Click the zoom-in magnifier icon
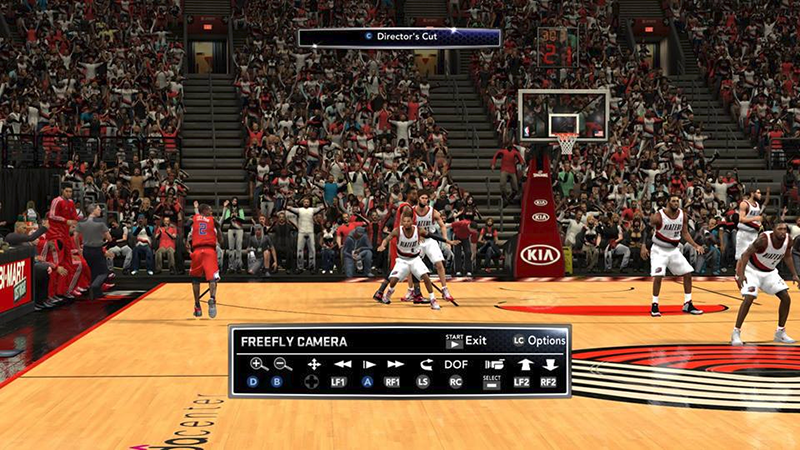Screen dimensions: 800x450 click(x=258, y=364)
